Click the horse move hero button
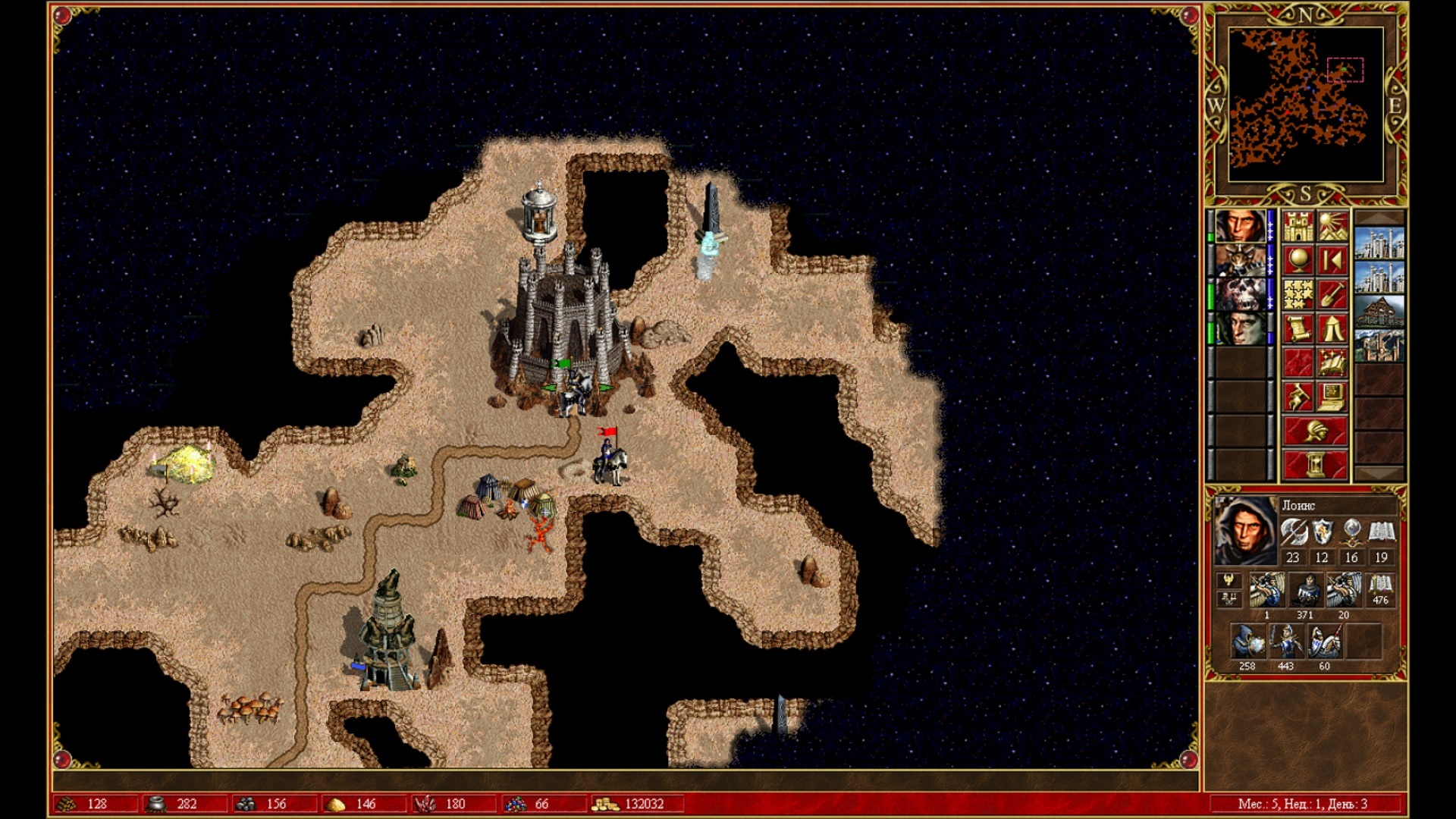Viewport: 1456px width, 819px height. pos(1298,396)
